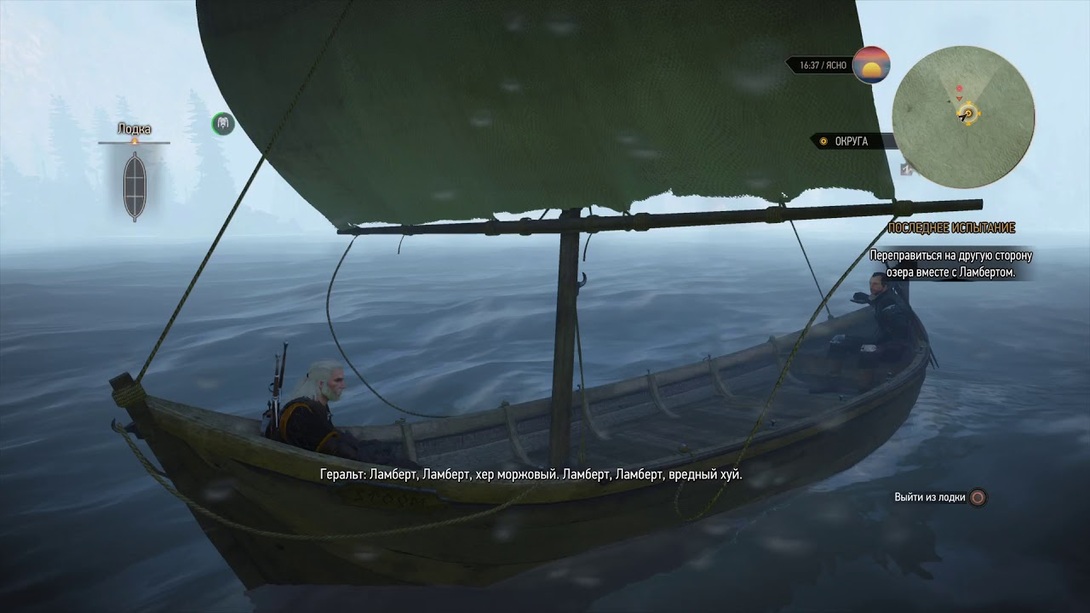The width and height of the screenshot is (1090, 613).
Task: Click the yellow quest marker on the minimap
Action: click(x=968, y=115)
